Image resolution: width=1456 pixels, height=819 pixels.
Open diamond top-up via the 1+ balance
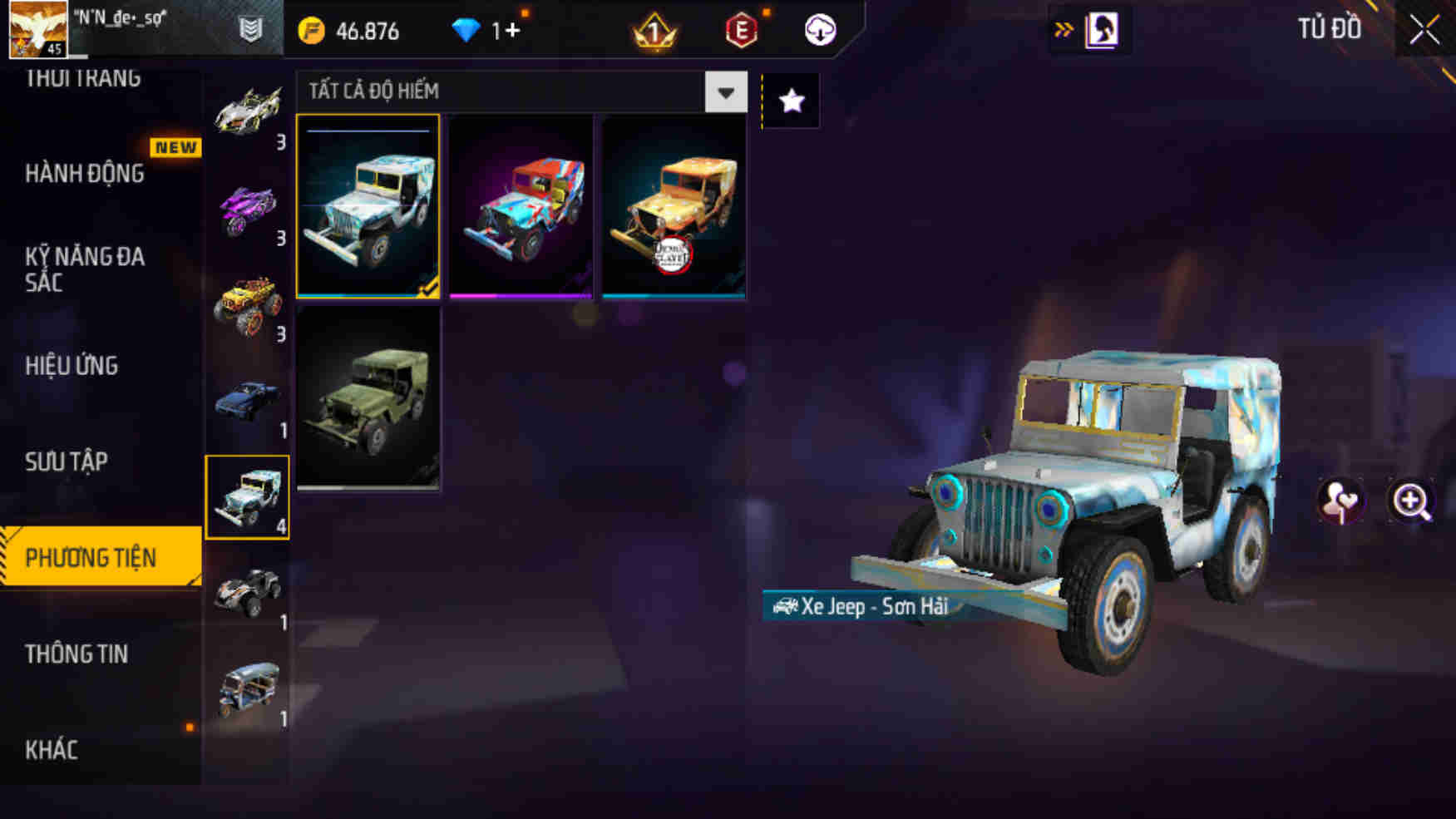coord(505,30)
